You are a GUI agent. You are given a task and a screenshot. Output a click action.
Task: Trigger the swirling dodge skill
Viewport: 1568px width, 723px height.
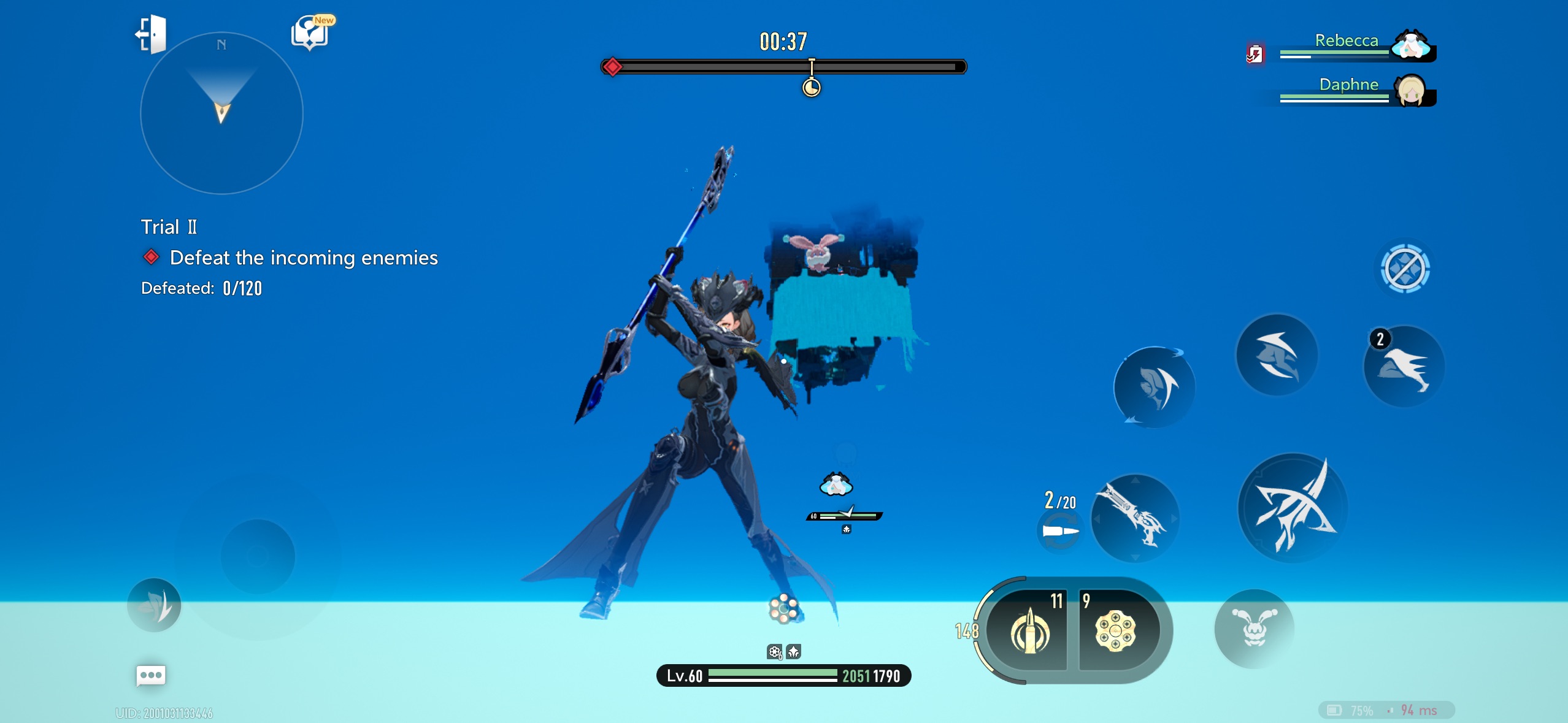pyautogui.click(x=1155, y=388)
